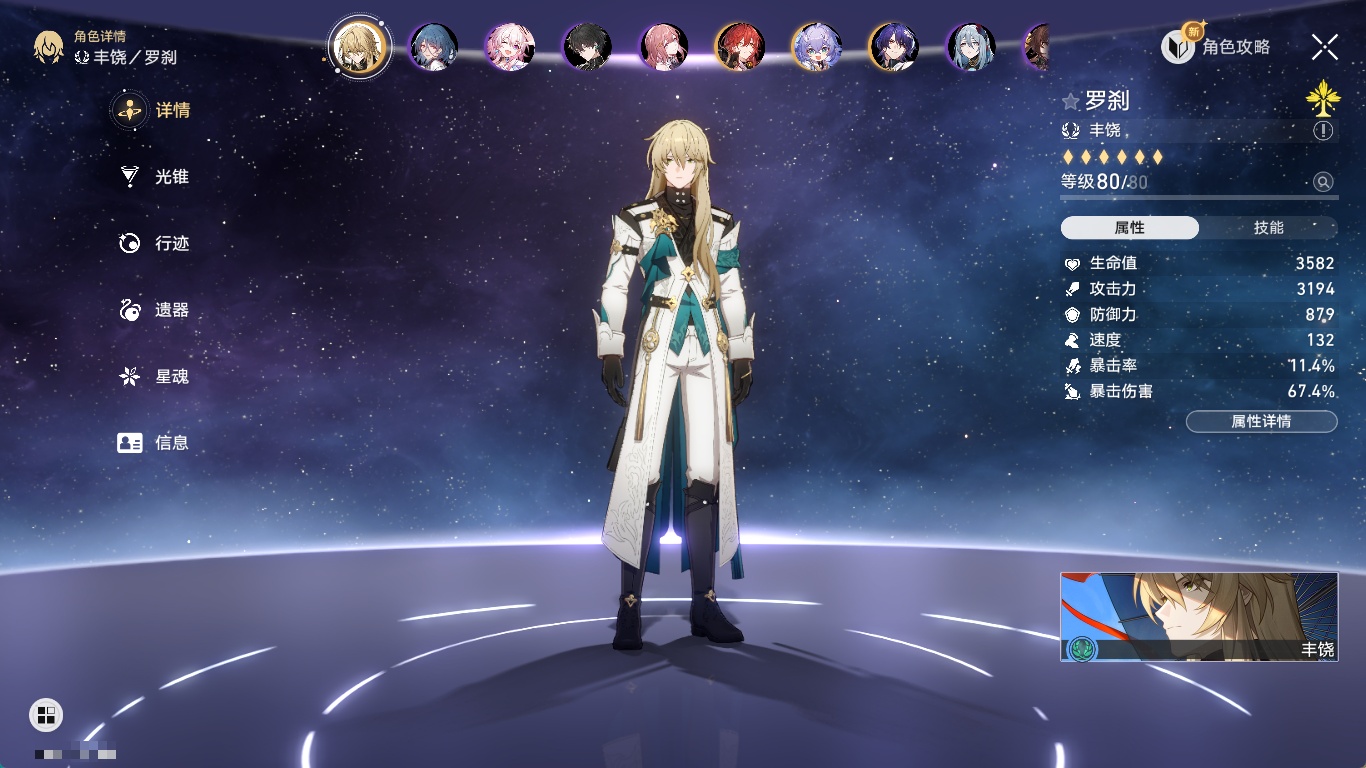Click the four-square grid button
Image resolution: width=1366 pixels, height=768 pixels.
click(45, 714)
